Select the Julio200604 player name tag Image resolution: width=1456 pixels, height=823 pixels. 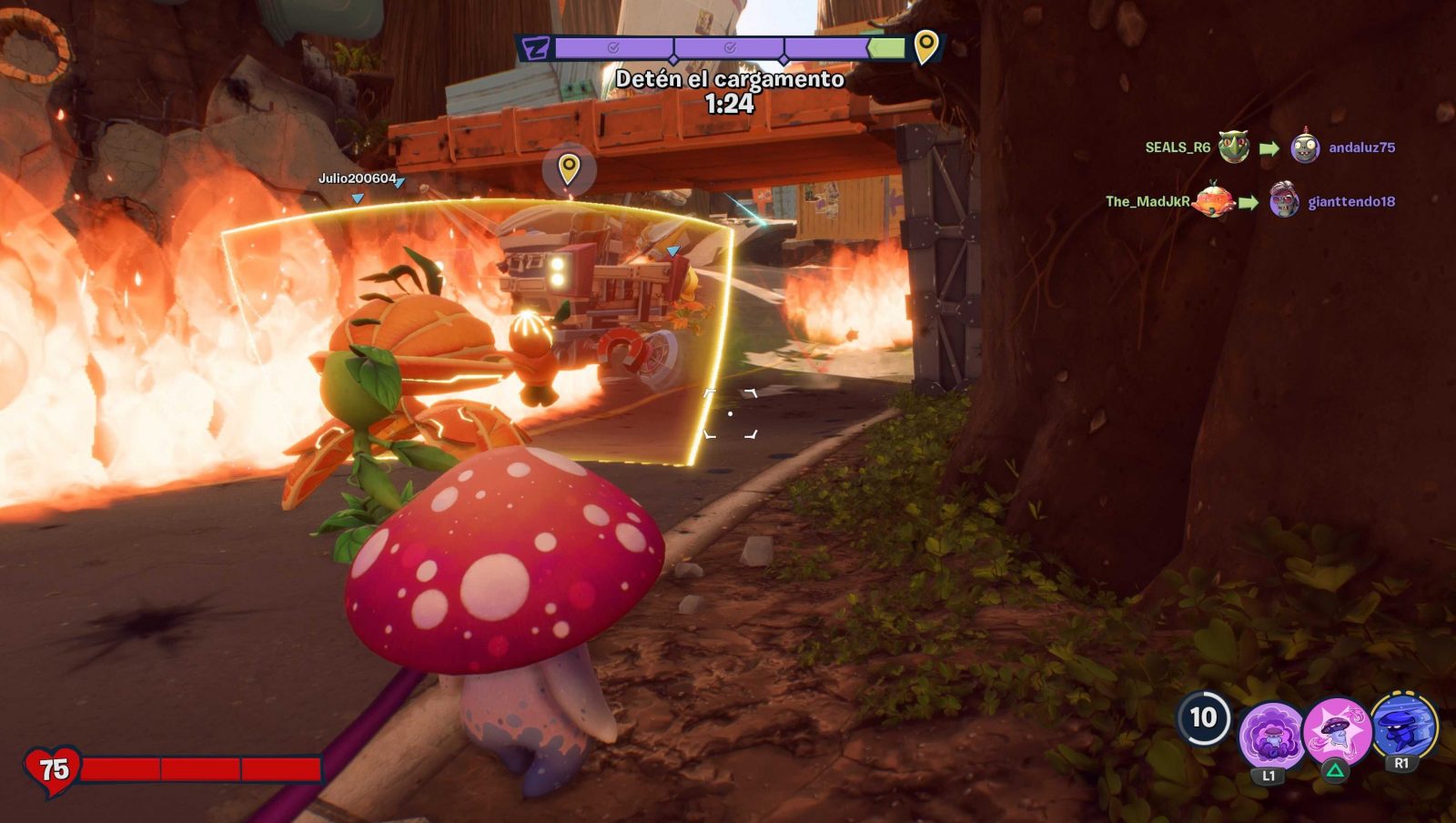(357, 178)
